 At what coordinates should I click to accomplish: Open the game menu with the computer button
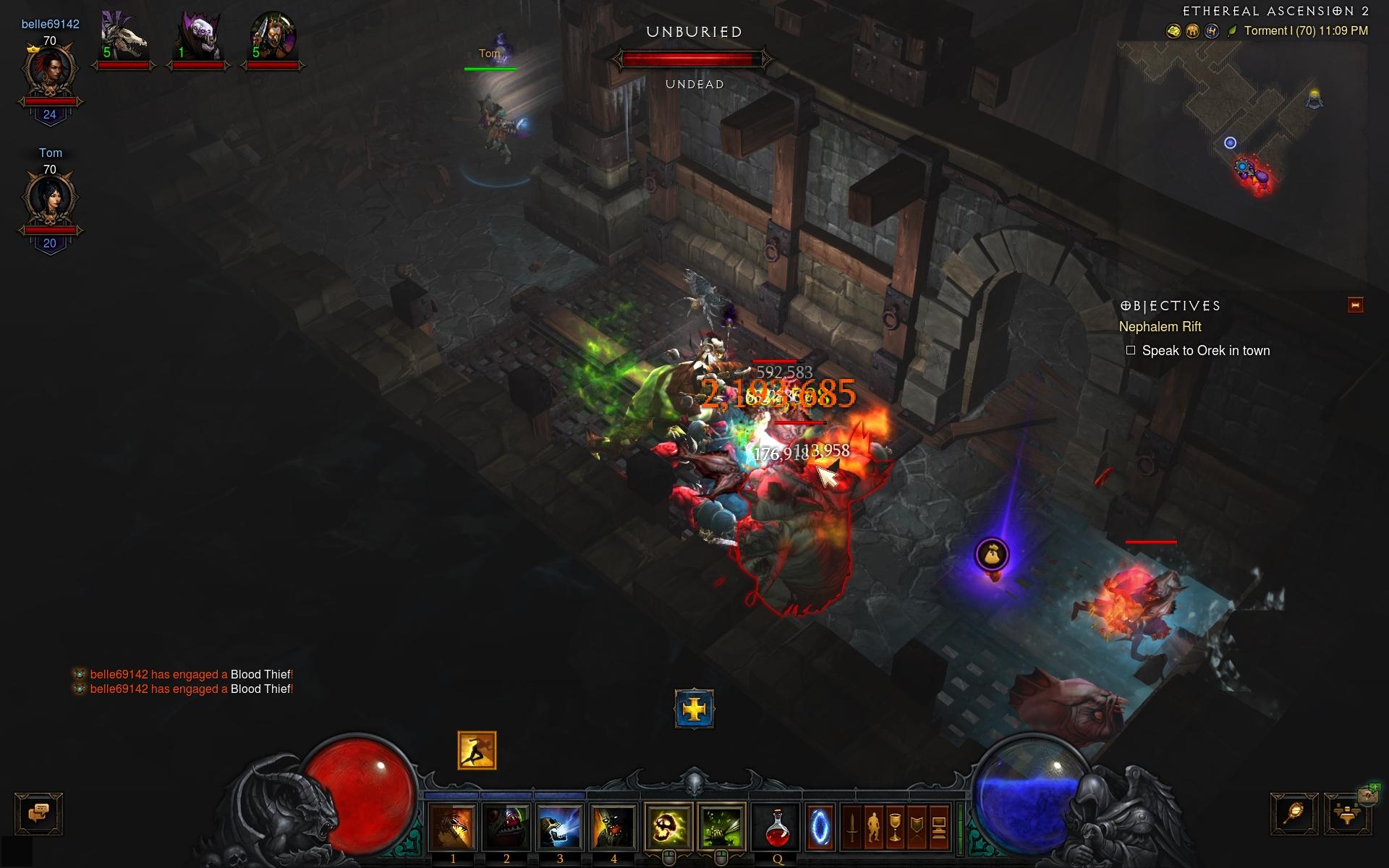[x=938, y=826]
